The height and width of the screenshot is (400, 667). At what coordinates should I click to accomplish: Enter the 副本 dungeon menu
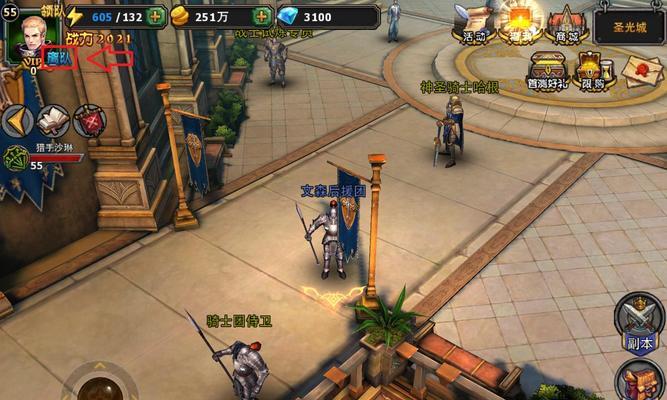639,322
